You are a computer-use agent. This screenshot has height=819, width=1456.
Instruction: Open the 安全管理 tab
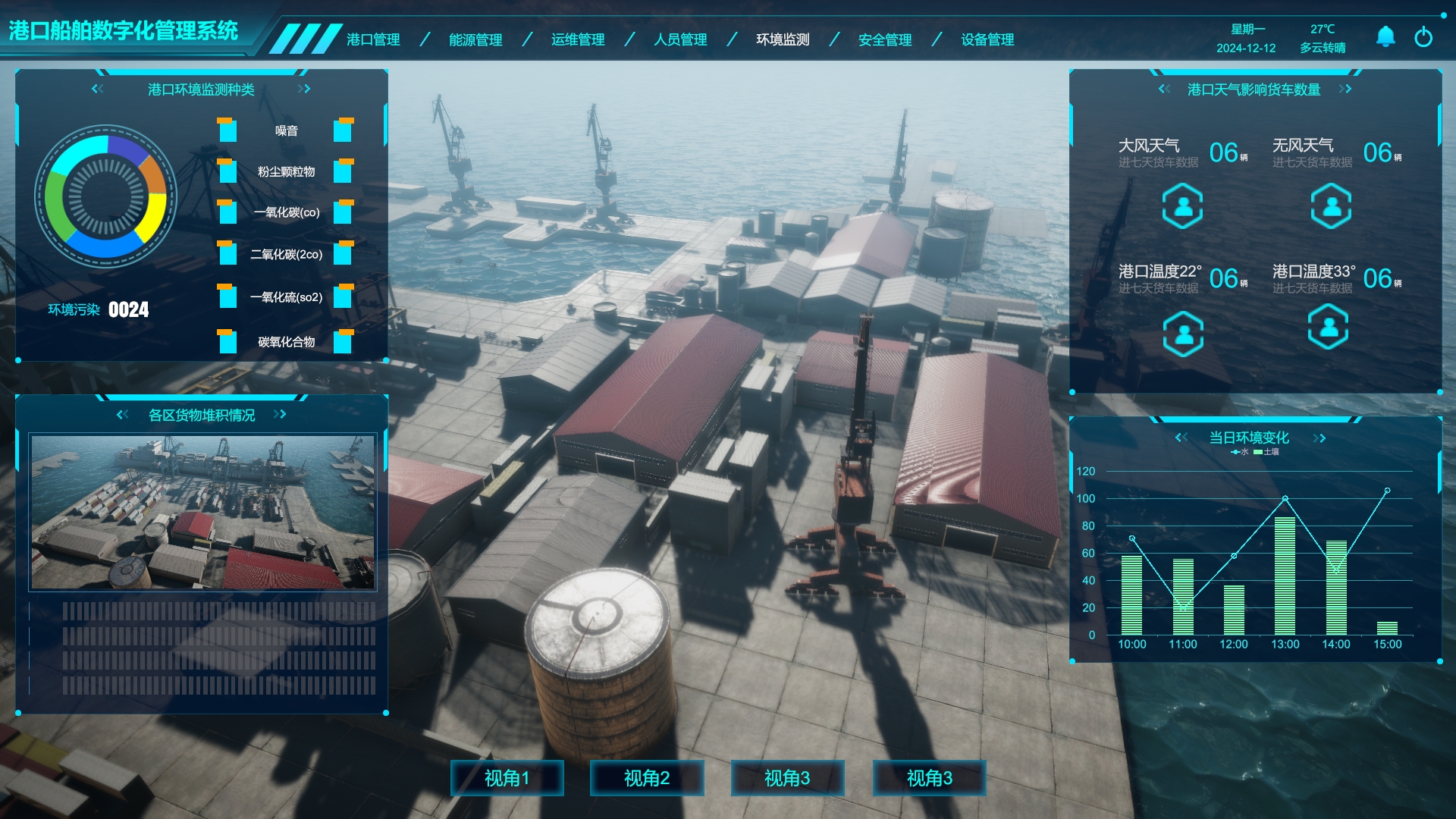coord(885,39)
